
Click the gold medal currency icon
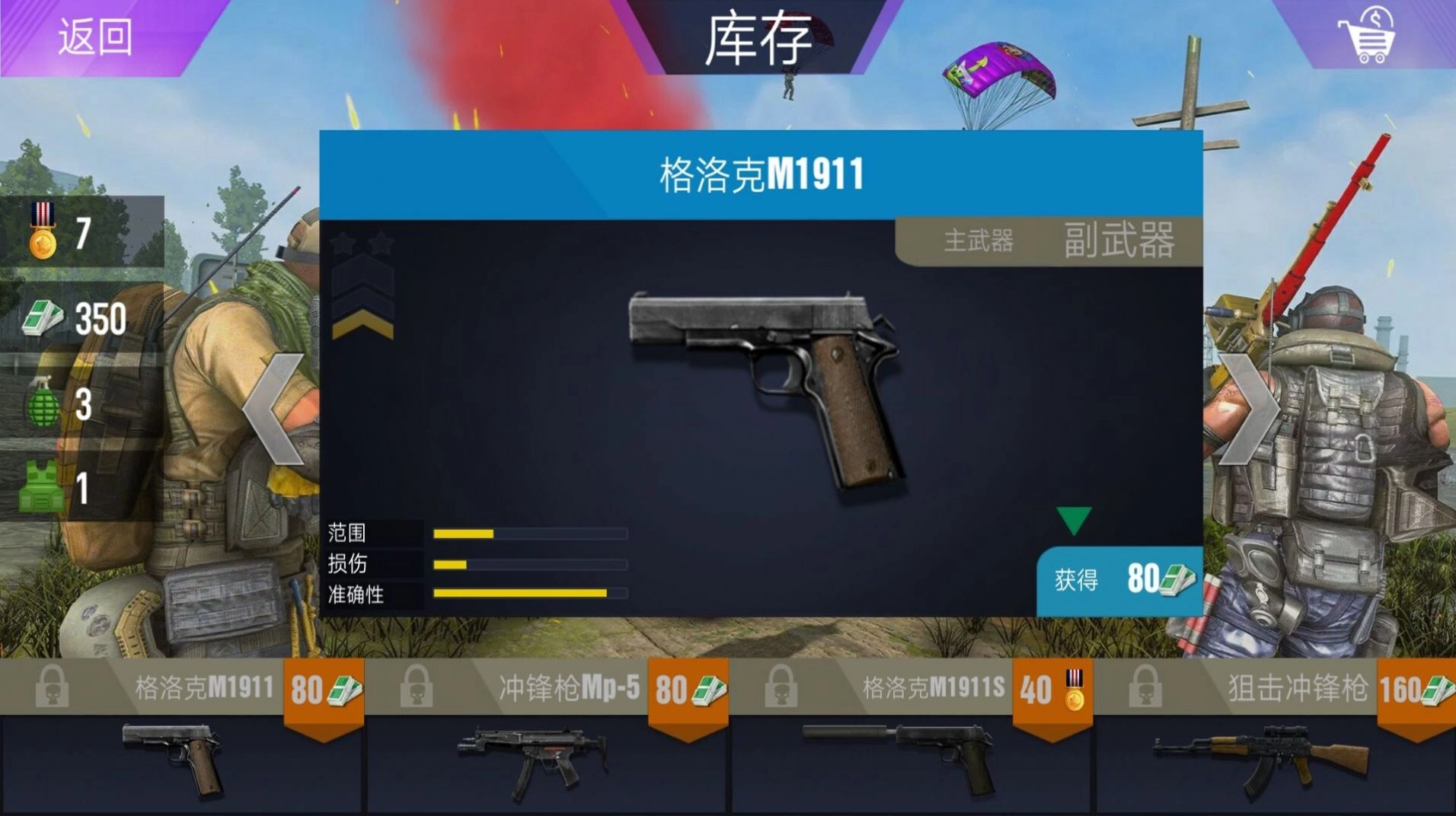coord(43,230)
